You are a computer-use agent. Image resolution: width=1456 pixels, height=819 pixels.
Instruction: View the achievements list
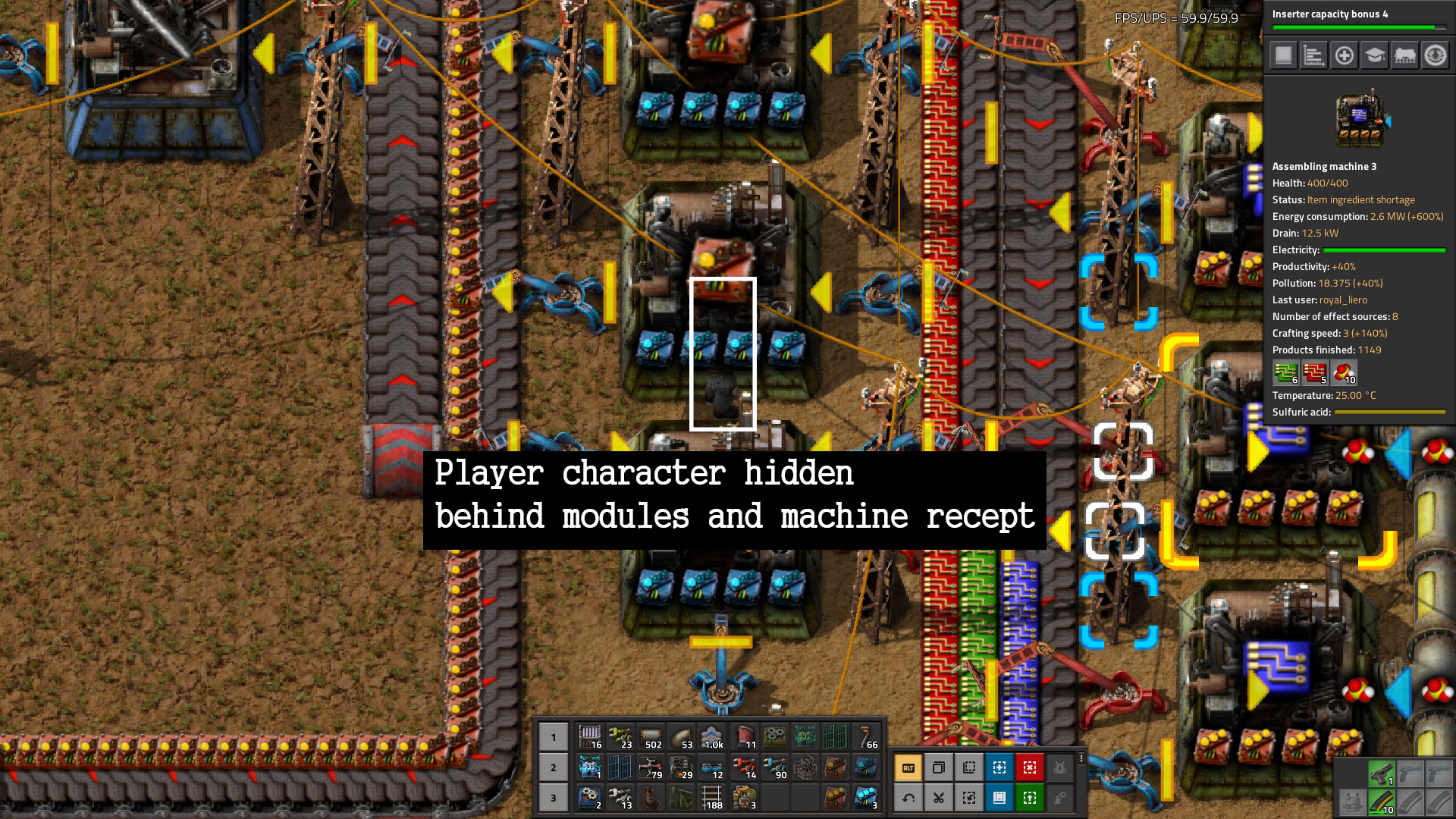[1435, 55]
